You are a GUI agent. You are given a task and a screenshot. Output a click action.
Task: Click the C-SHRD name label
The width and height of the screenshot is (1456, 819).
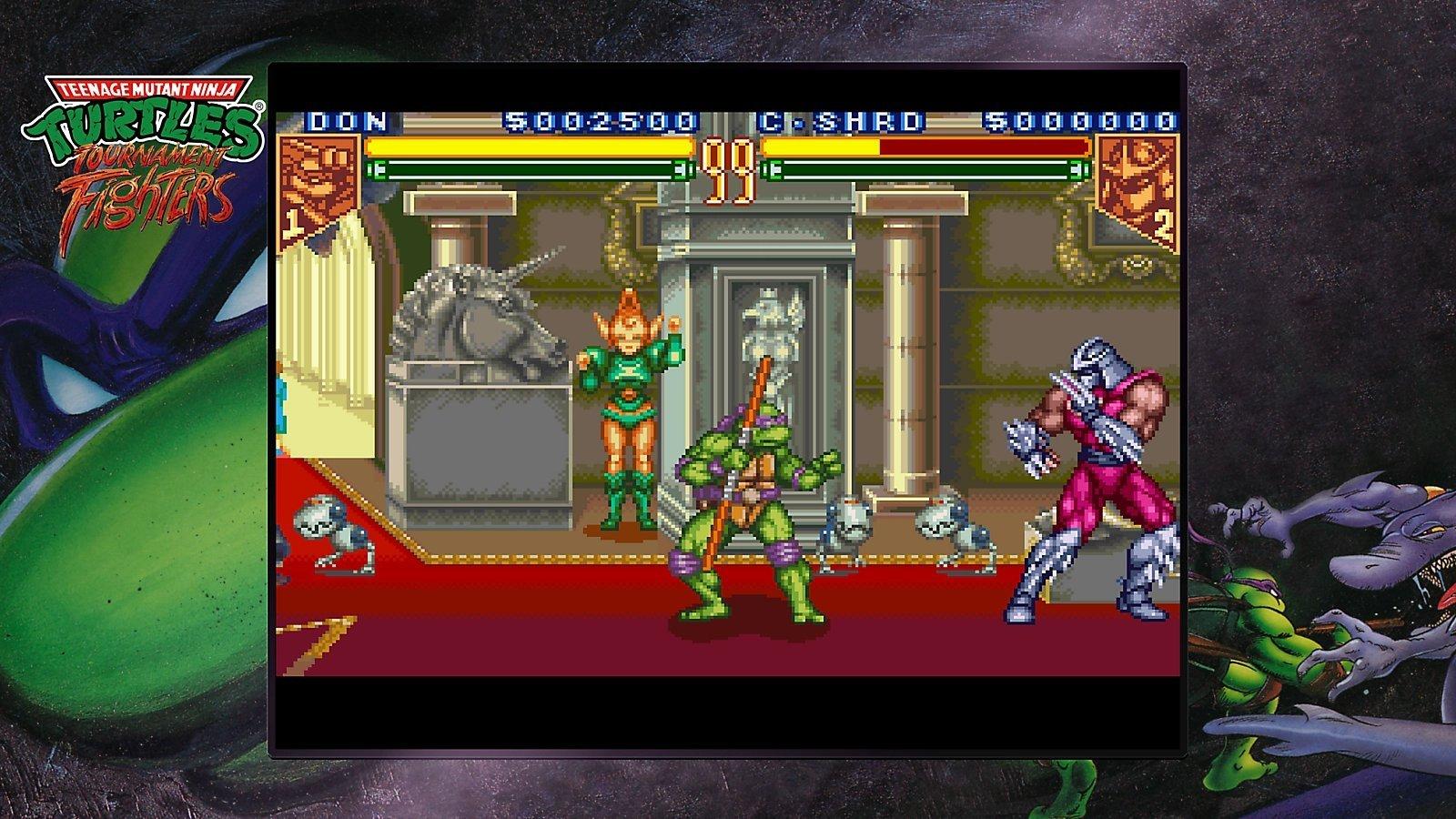(842, 116)
